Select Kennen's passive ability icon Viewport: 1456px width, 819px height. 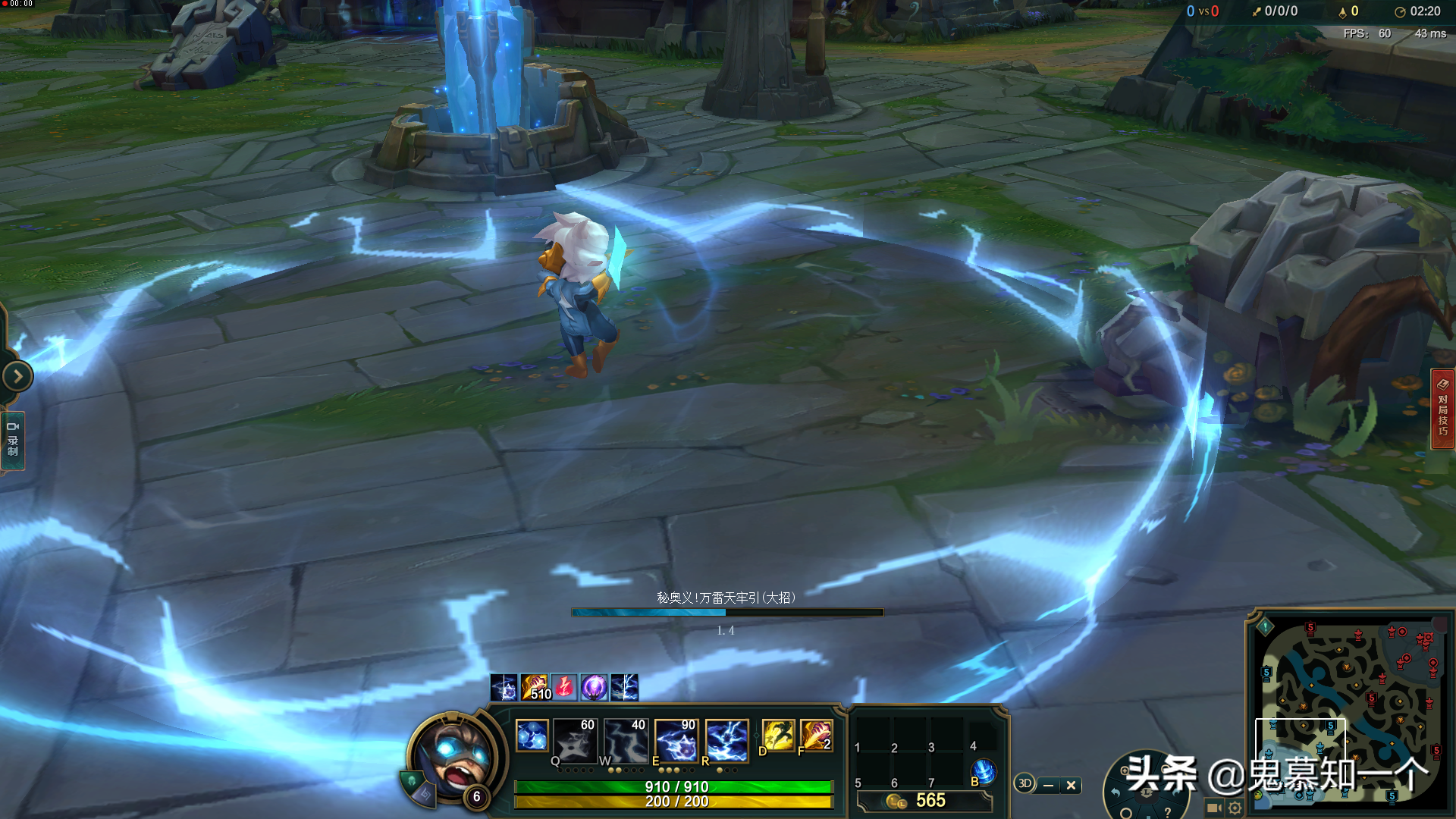tap(532, 736)
